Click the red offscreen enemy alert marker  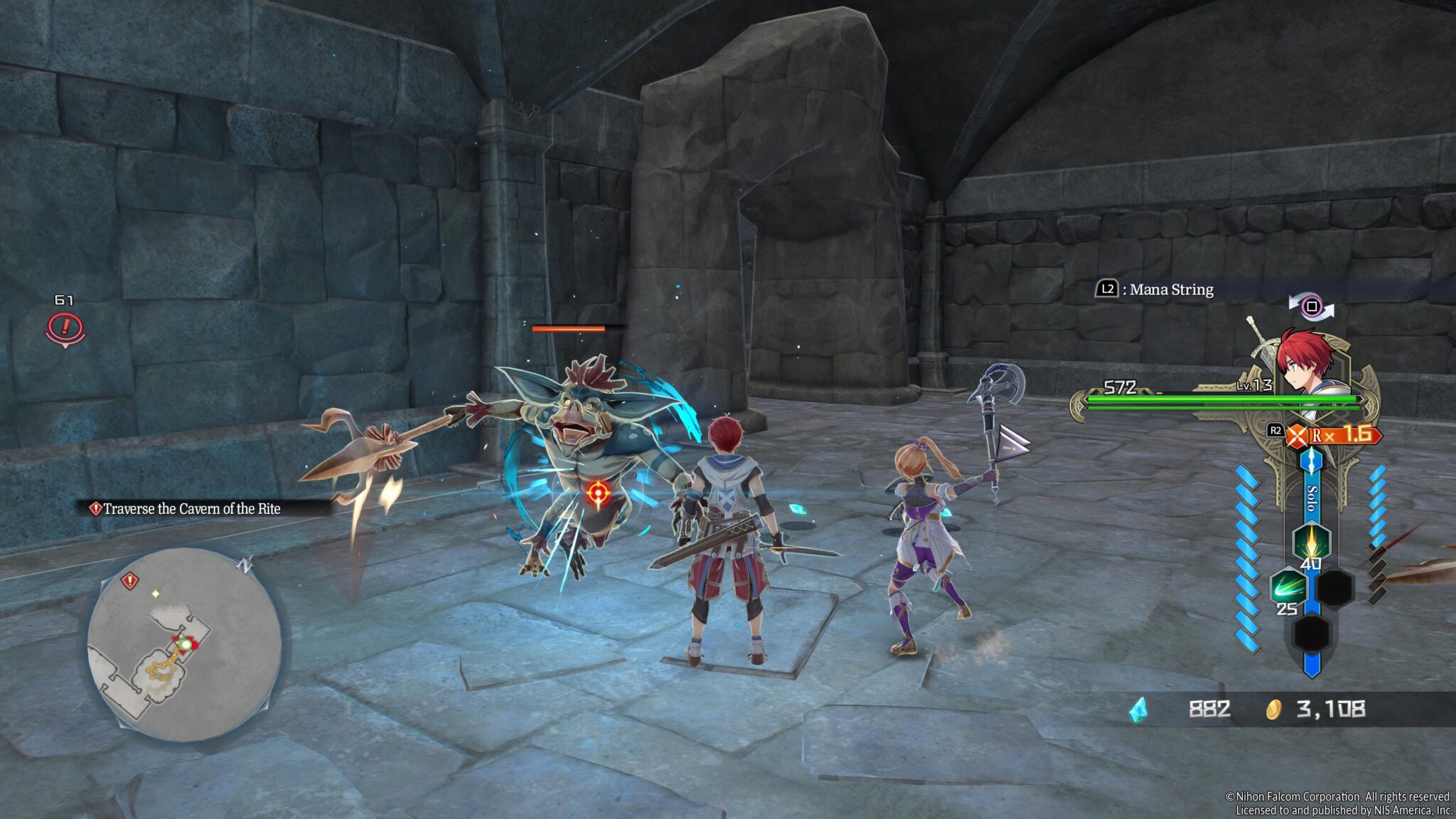[x=65, y=328]
